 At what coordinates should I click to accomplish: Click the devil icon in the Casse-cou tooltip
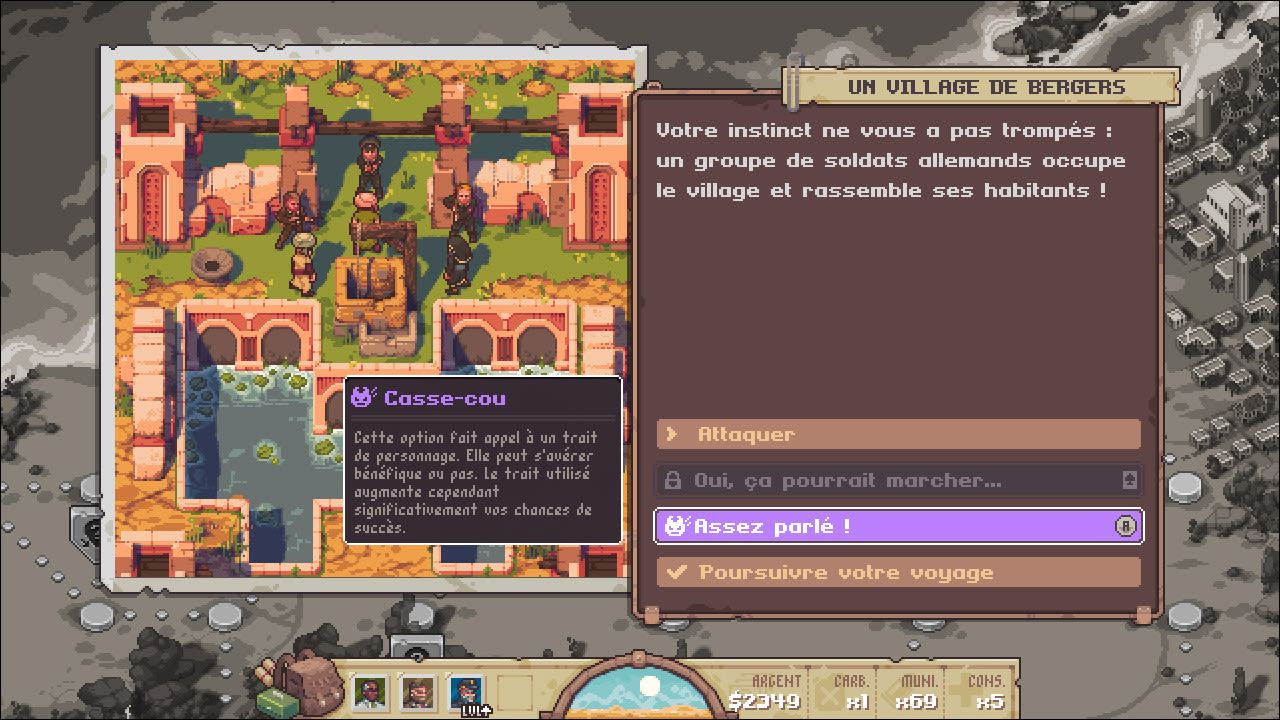coord(360,399)
